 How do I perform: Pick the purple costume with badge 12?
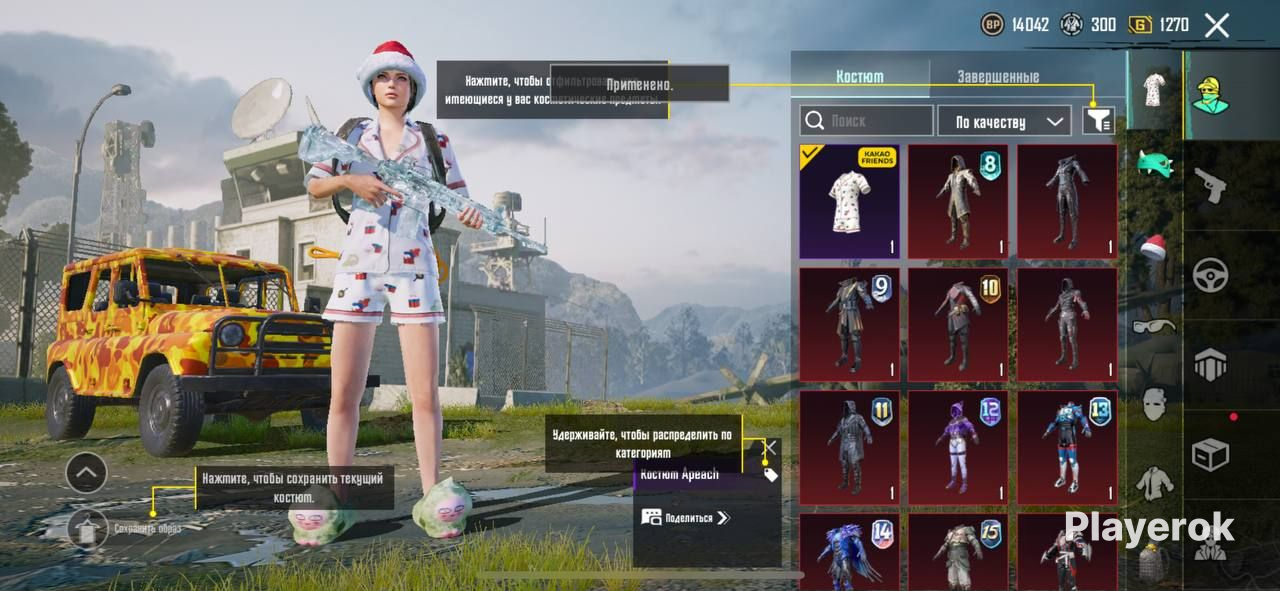tap(958, 447)
